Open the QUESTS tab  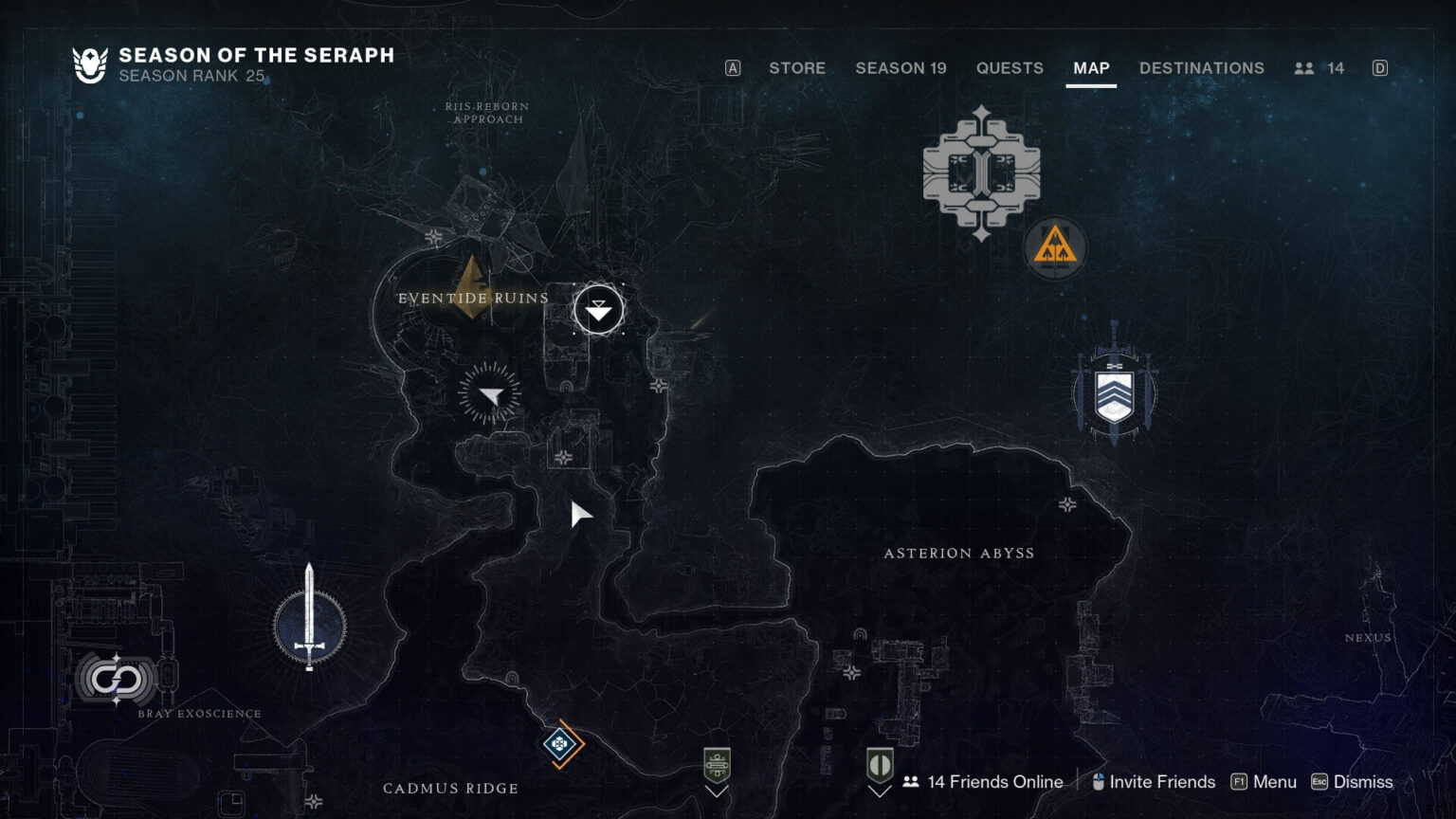[x=1010, y=68]
